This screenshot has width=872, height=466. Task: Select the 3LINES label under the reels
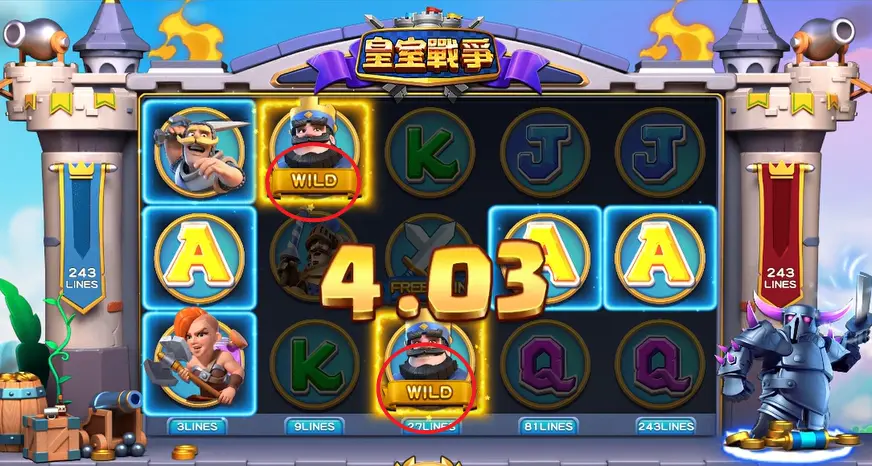[x=198, y=425]
